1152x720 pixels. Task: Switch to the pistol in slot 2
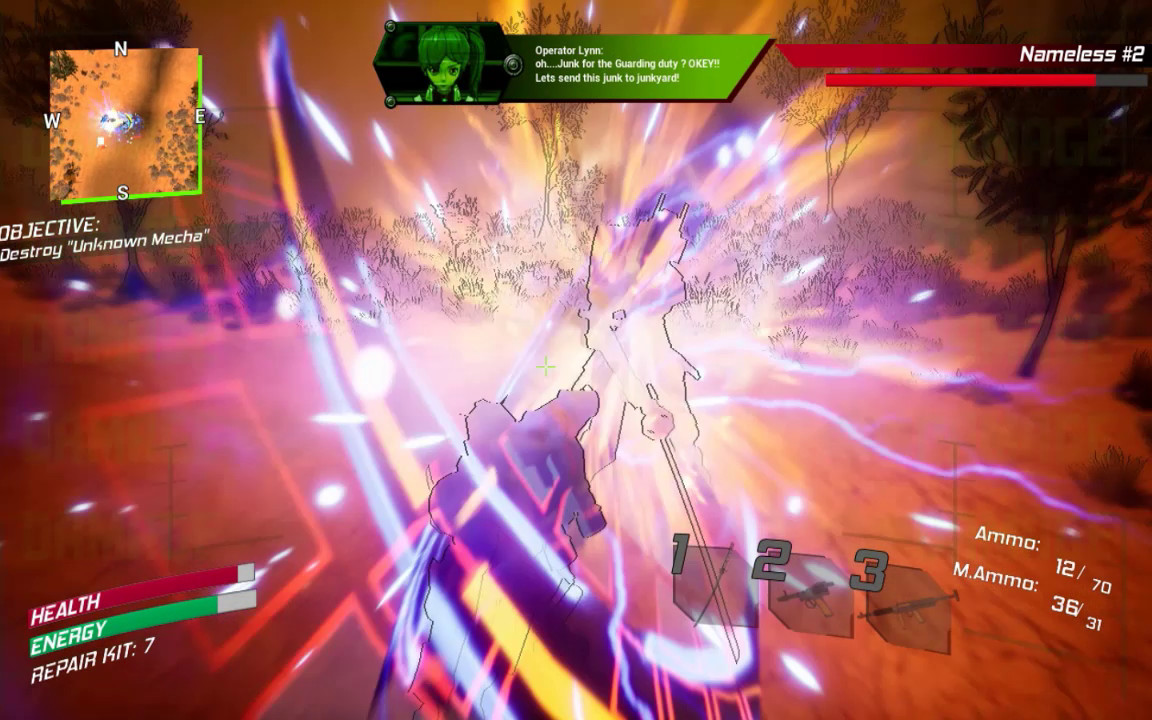pos(806,594)
